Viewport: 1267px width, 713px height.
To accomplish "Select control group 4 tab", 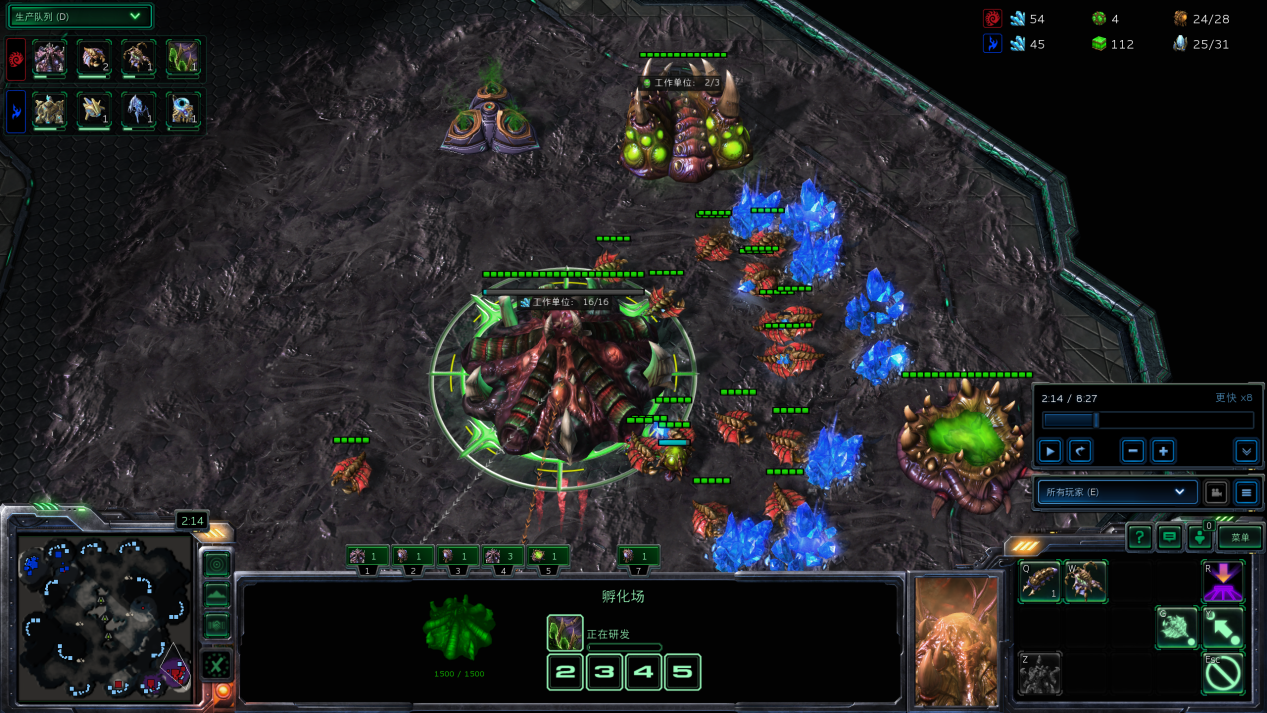I will pos(503,556).
